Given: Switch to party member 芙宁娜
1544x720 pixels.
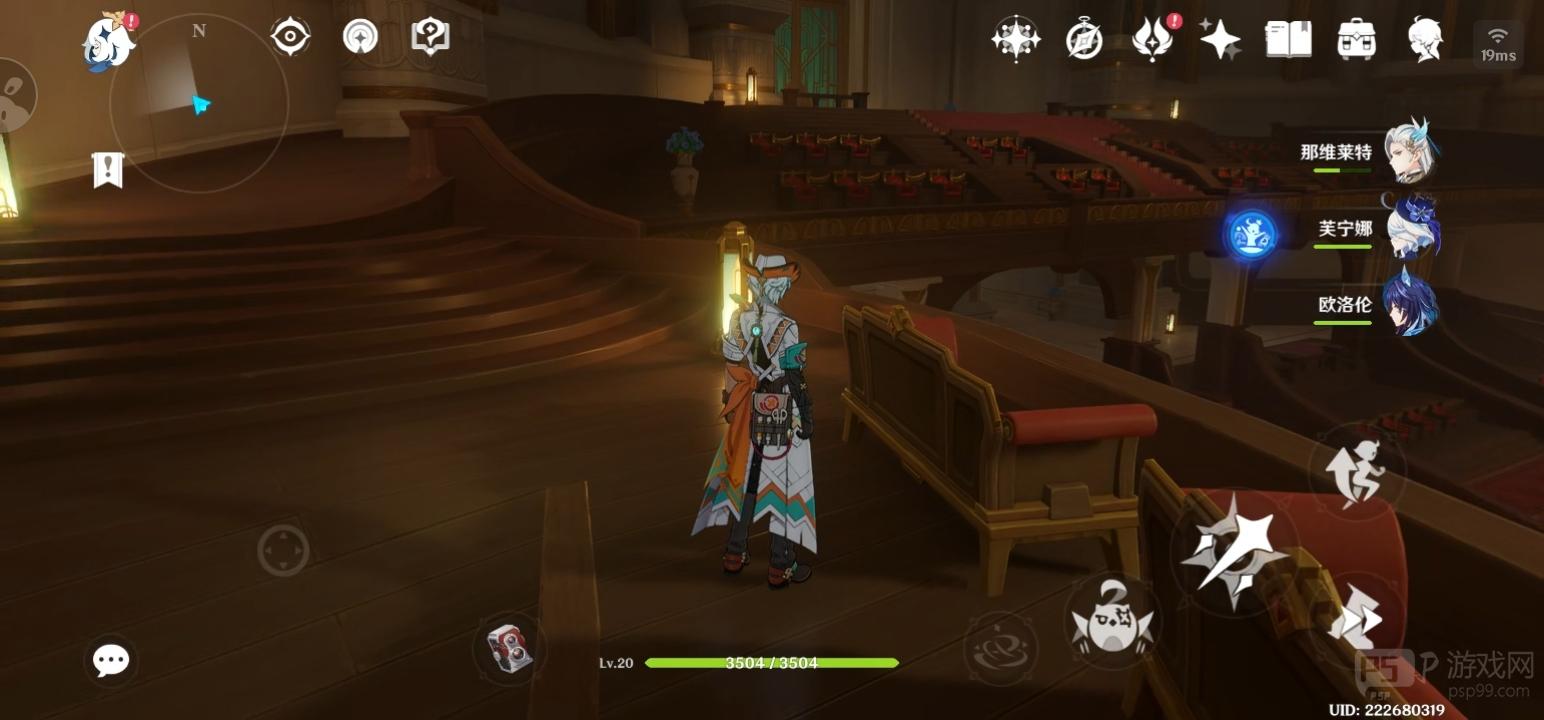Looking at the screenshot, I should 1410,228.
